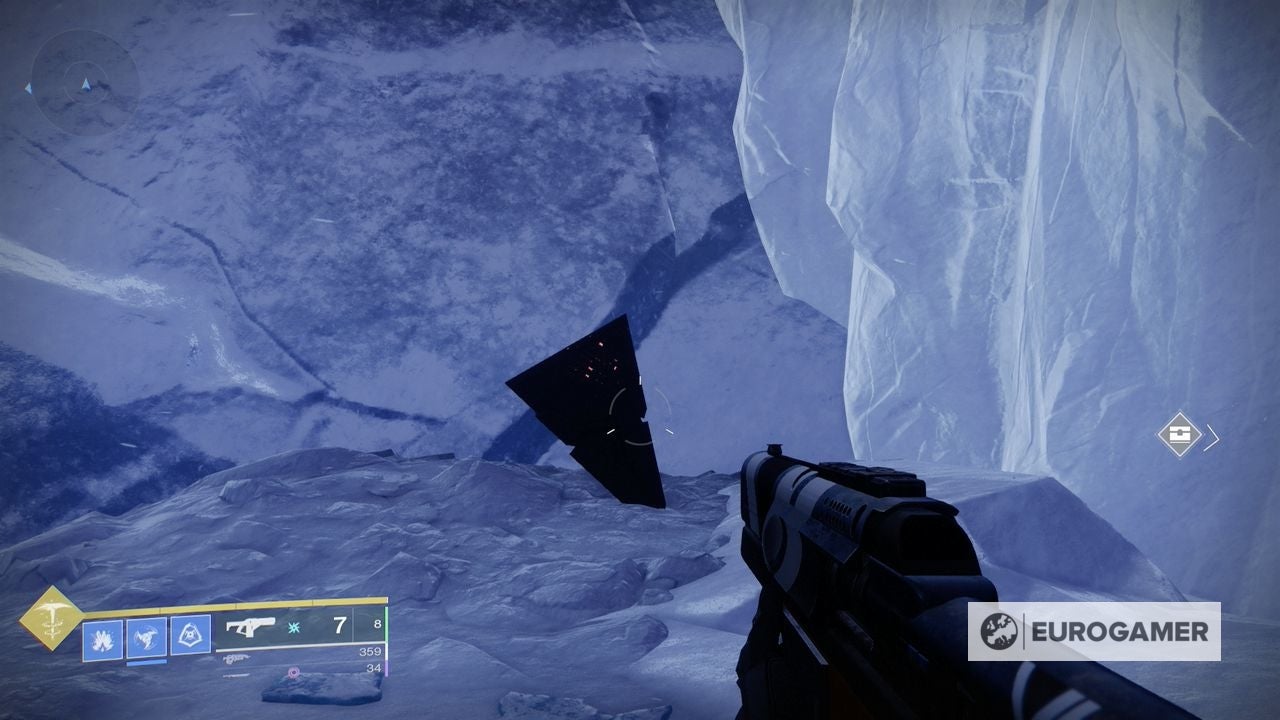Toggle the class ability cooldown bar
1280x720 pixels.
[x=146, y=662]
